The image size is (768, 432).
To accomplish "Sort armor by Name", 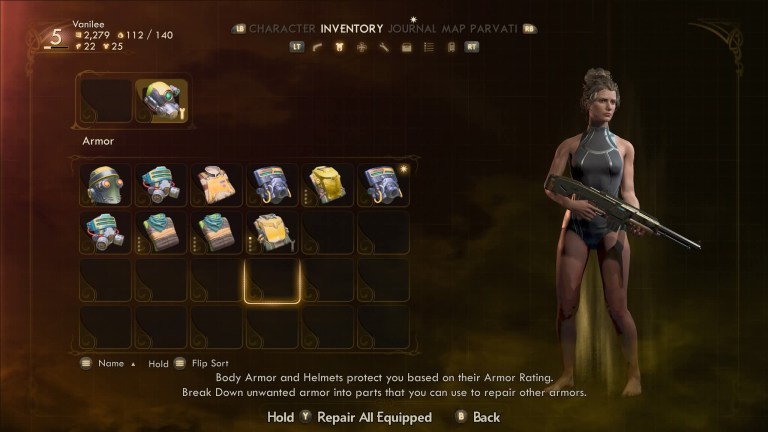I will point(110,364).
